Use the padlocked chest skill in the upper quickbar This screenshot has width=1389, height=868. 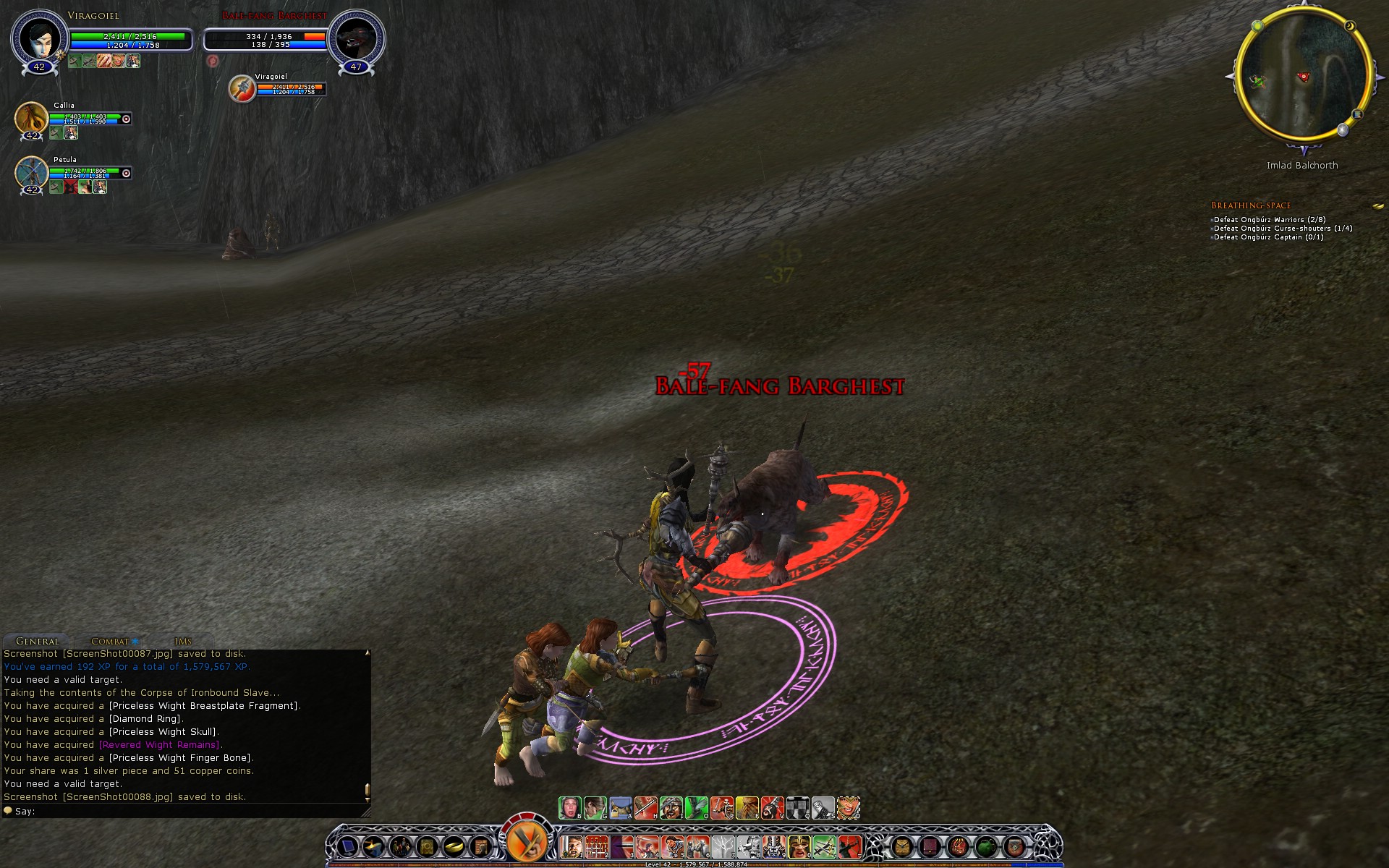621,808
